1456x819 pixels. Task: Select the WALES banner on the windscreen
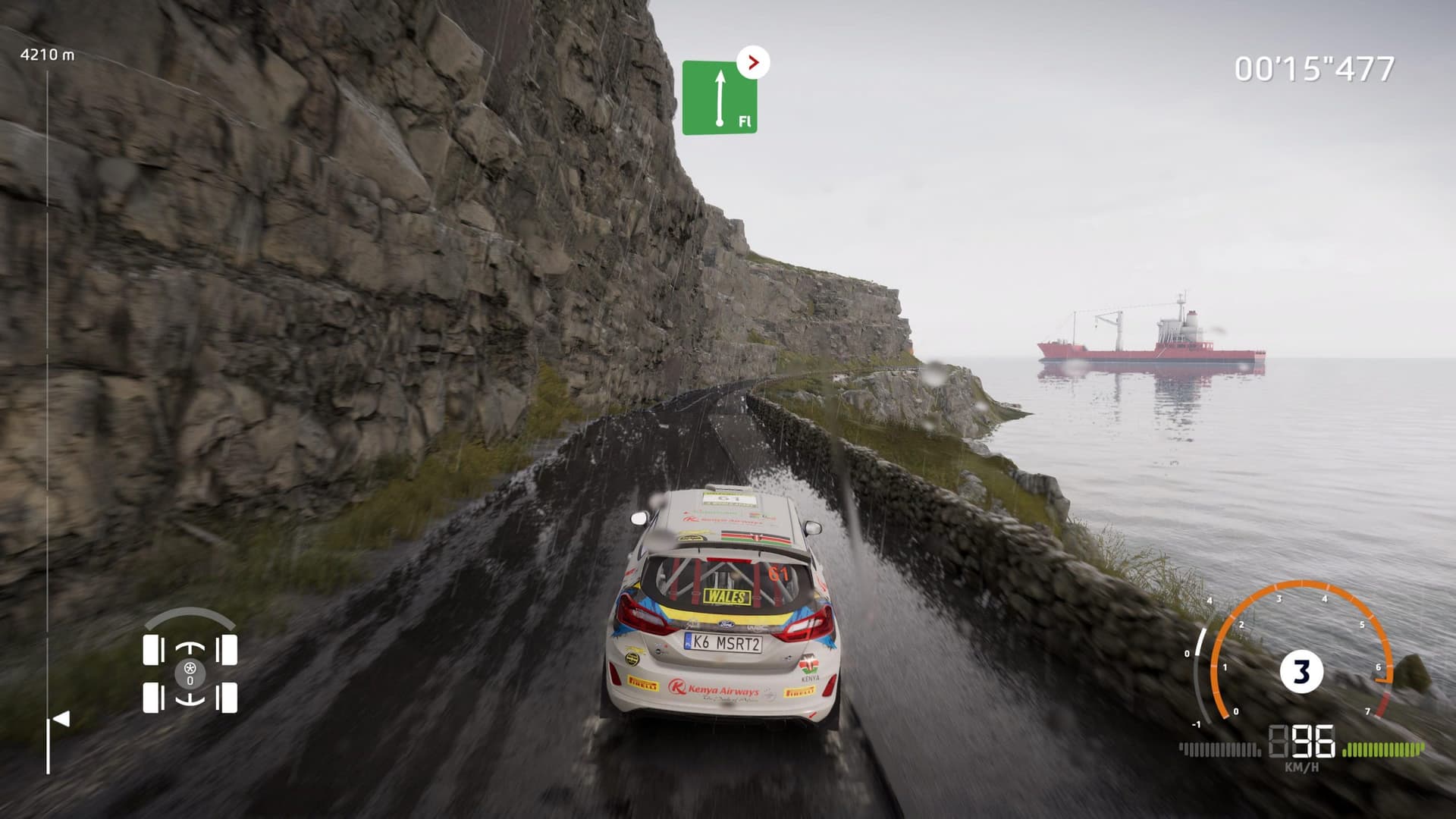(726, 596)
